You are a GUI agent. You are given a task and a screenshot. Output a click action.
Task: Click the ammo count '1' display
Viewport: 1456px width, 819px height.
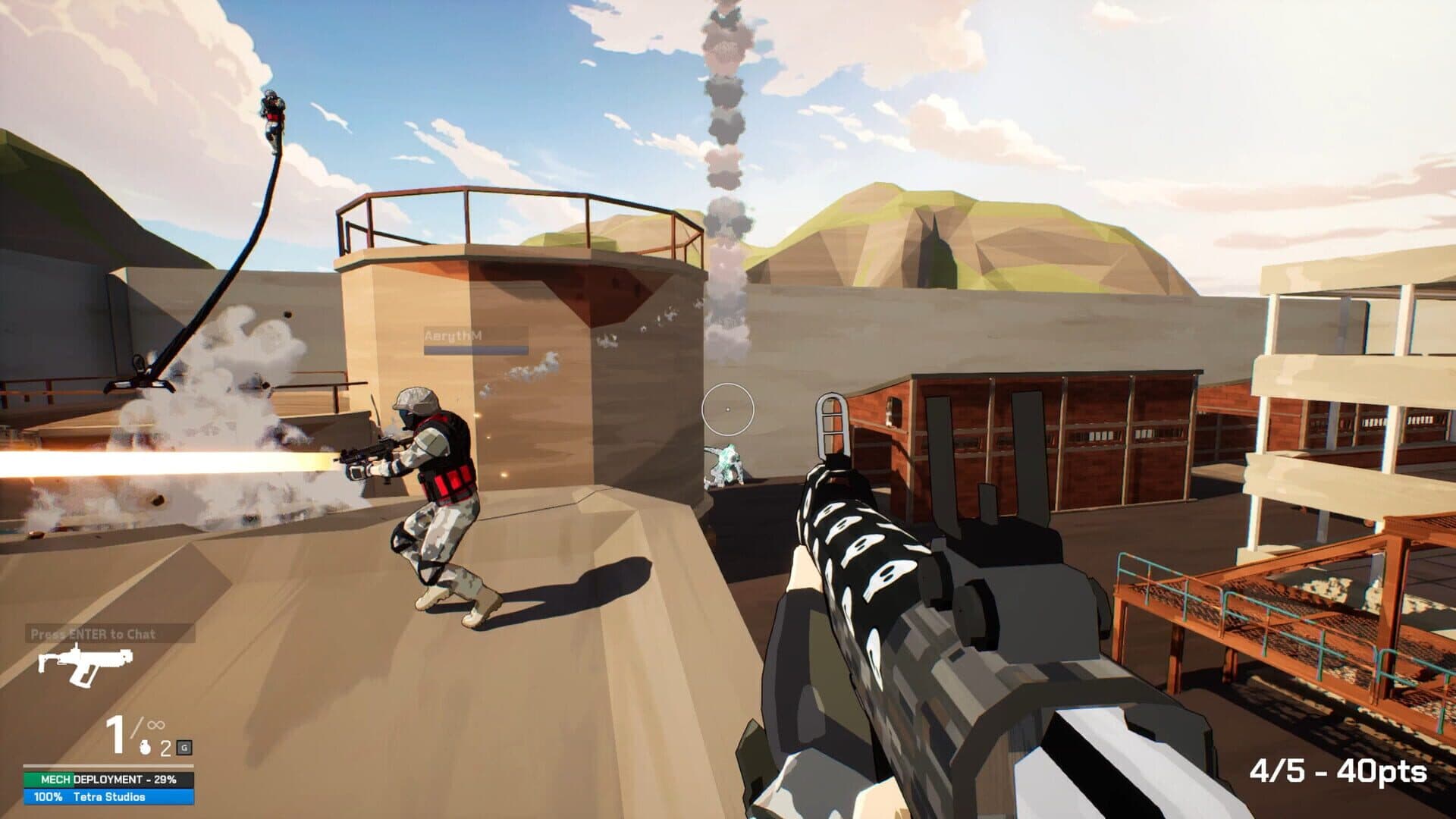pos(117,733)
